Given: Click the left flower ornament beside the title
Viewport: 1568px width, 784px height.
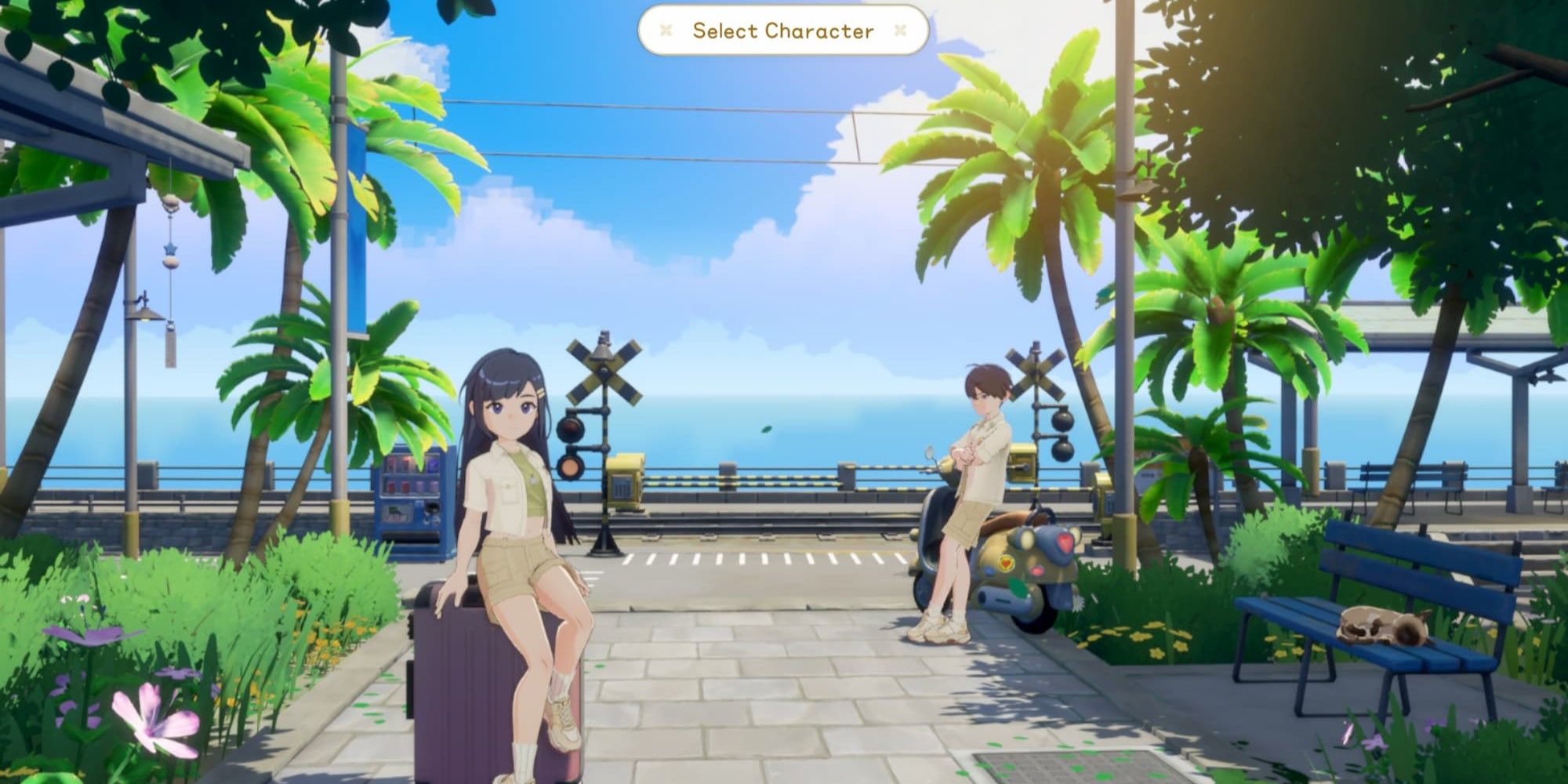Looking at the screenshot, I should point(666,30).
